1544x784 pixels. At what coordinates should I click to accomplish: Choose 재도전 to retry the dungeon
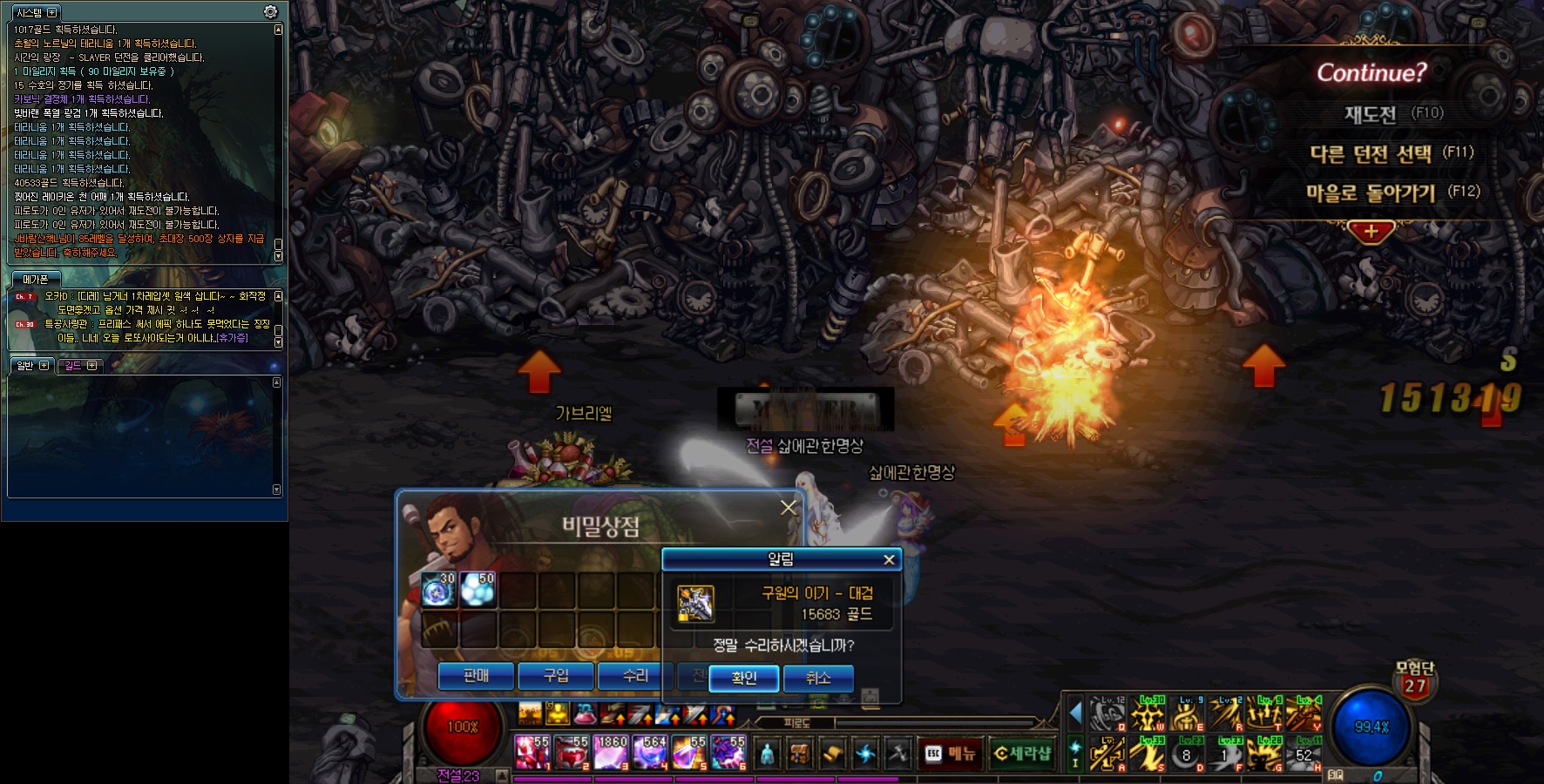(1371, 114)
